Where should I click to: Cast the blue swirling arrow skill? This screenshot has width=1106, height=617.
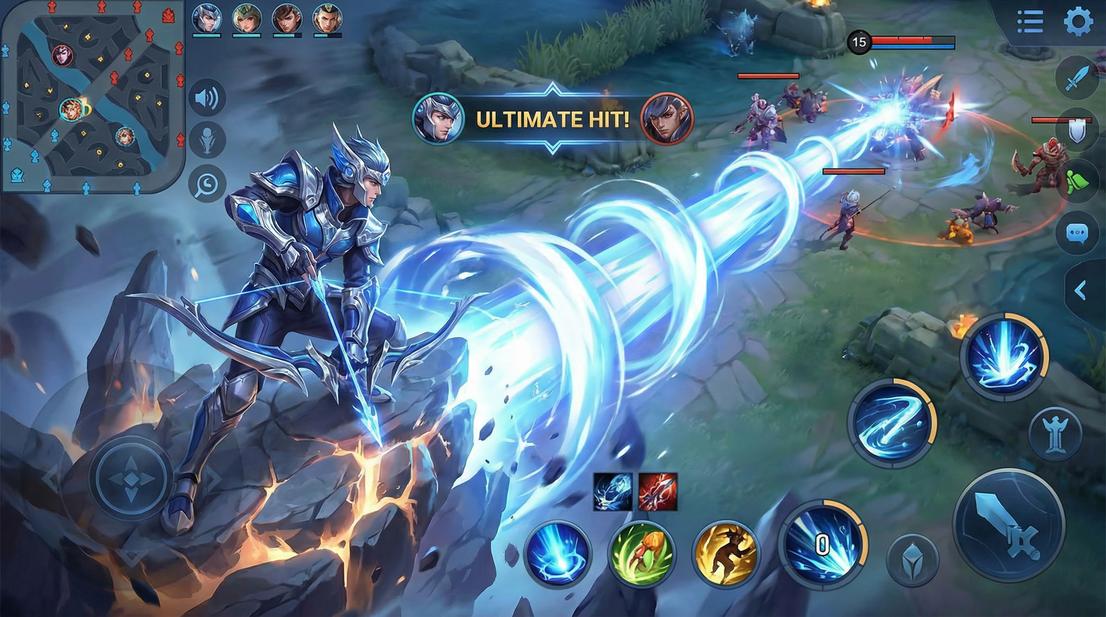click(891, 423)
